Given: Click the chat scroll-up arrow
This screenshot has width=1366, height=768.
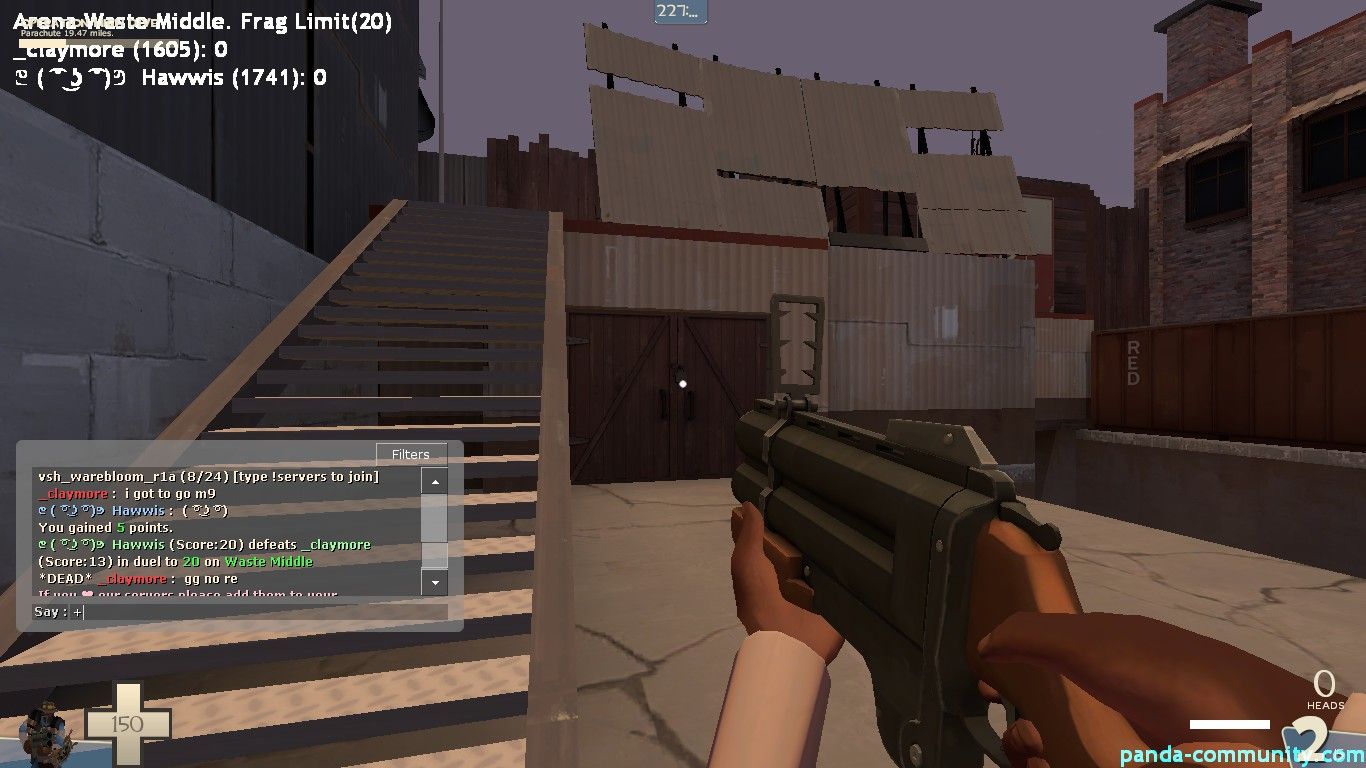Looking at the screenshot, I should 434,482.
